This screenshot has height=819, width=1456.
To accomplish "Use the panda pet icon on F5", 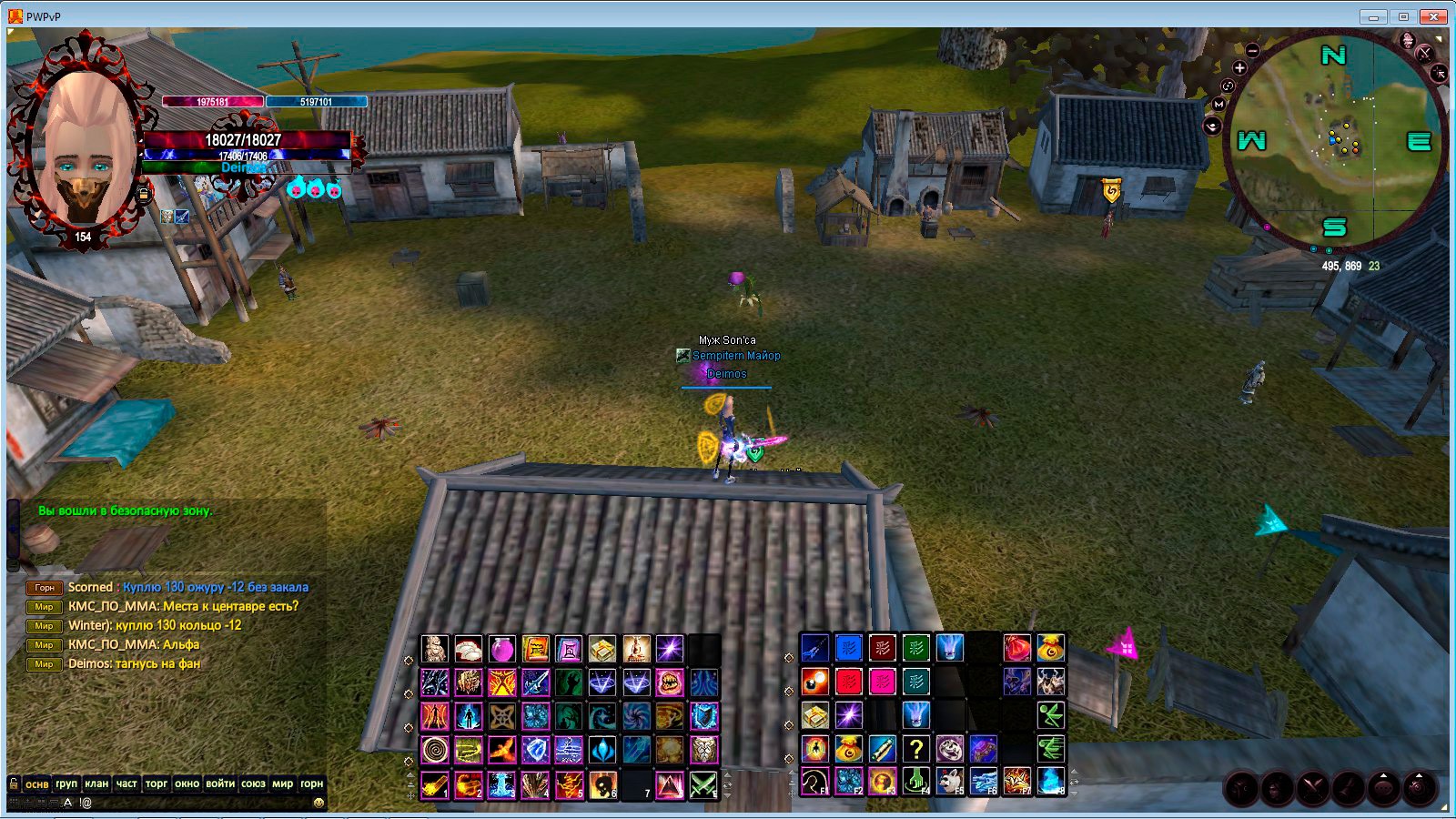I will tap(950, 782).
